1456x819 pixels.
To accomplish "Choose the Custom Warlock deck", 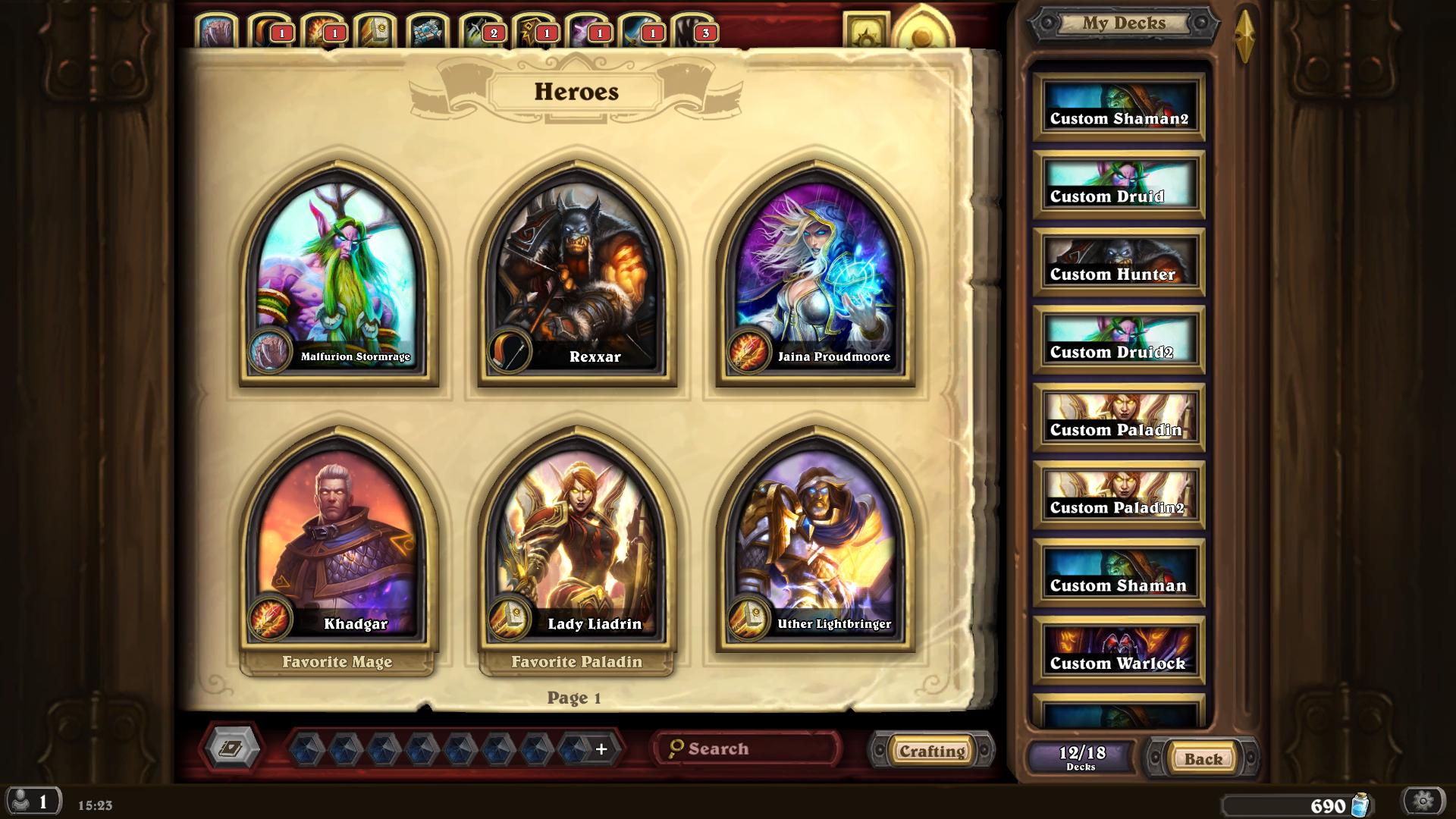I will coord(1119,652).
